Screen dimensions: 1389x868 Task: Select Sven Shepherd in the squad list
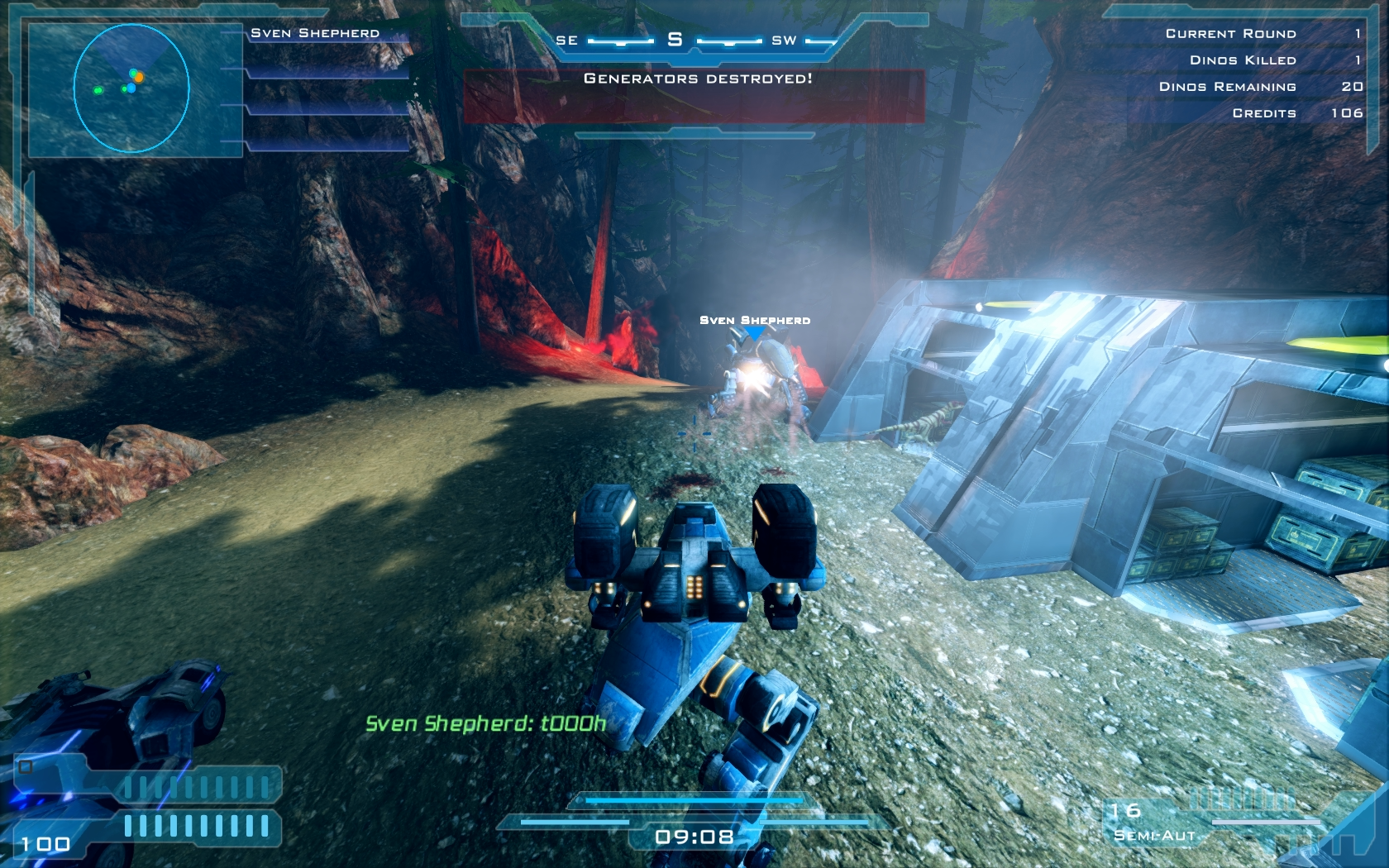pyautogui.click(x=315, y=33)
